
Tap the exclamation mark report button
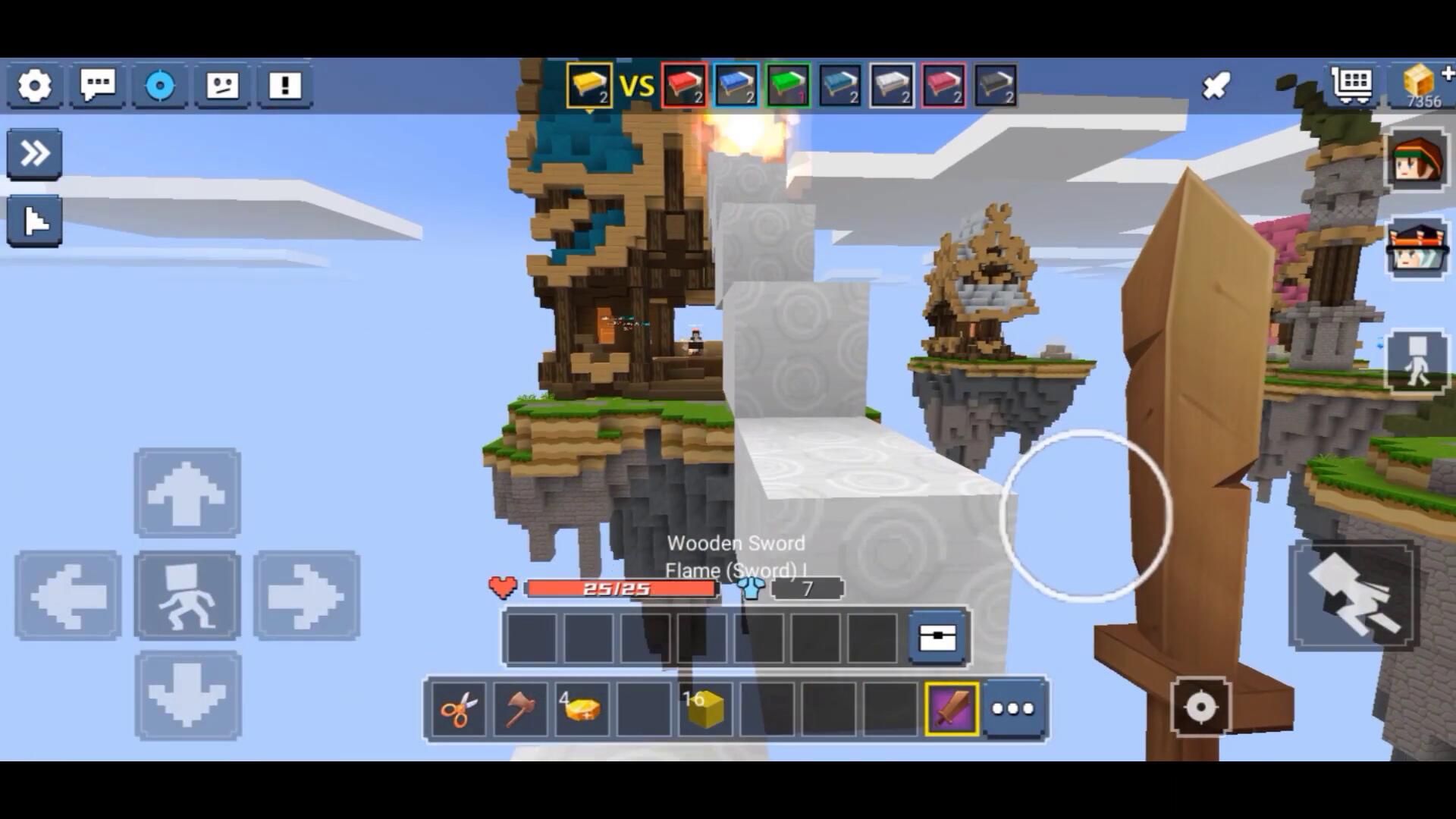tap(285, 86)
